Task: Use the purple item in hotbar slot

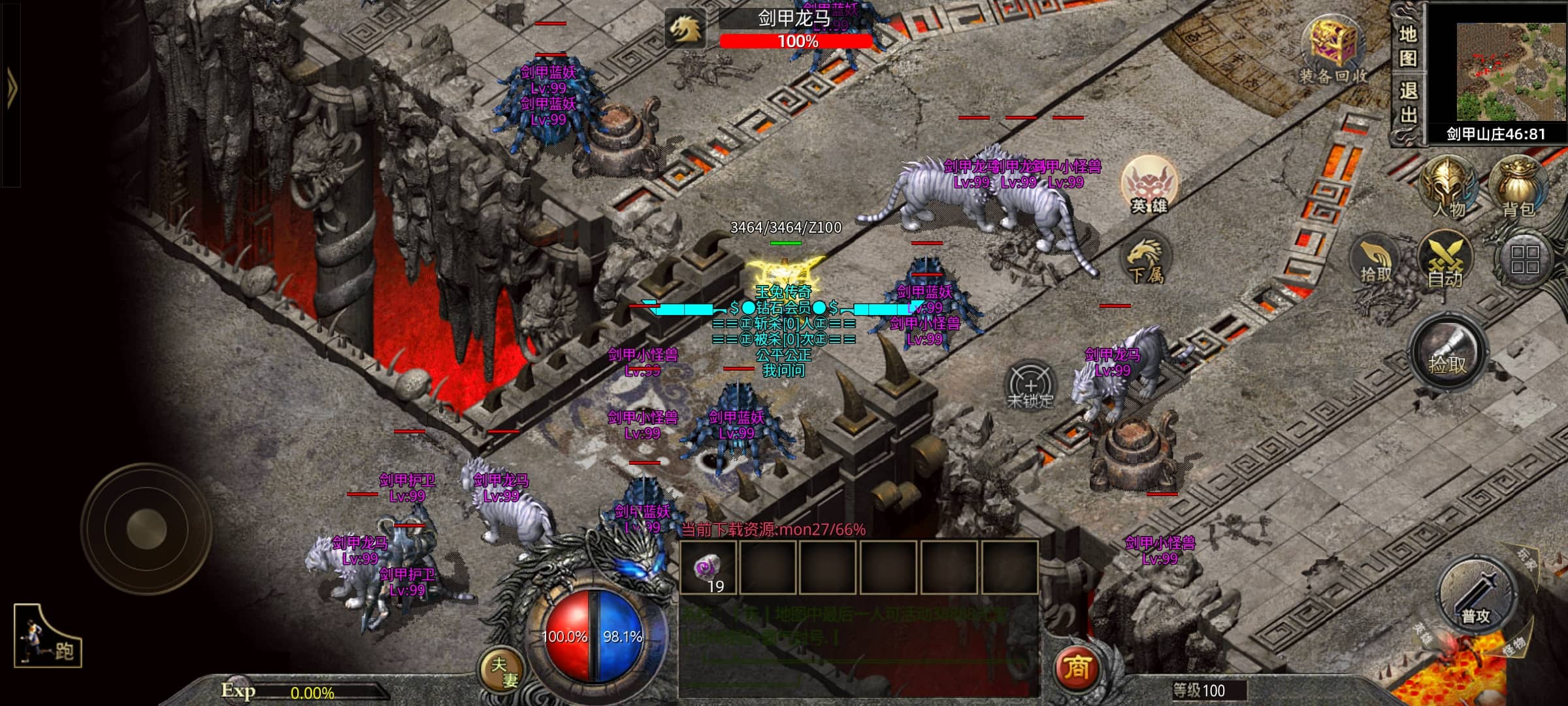Action: 708,568
